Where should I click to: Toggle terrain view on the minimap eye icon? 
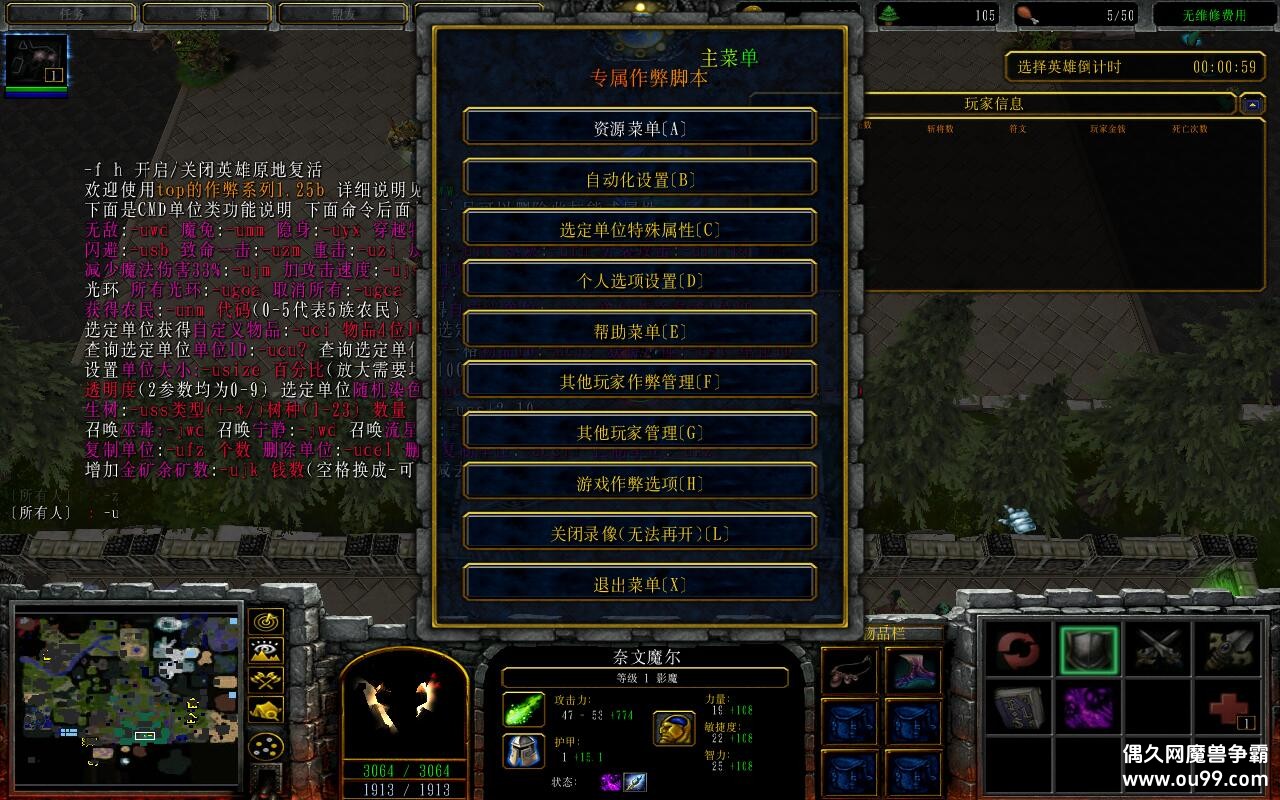click(x=265, y=650)
